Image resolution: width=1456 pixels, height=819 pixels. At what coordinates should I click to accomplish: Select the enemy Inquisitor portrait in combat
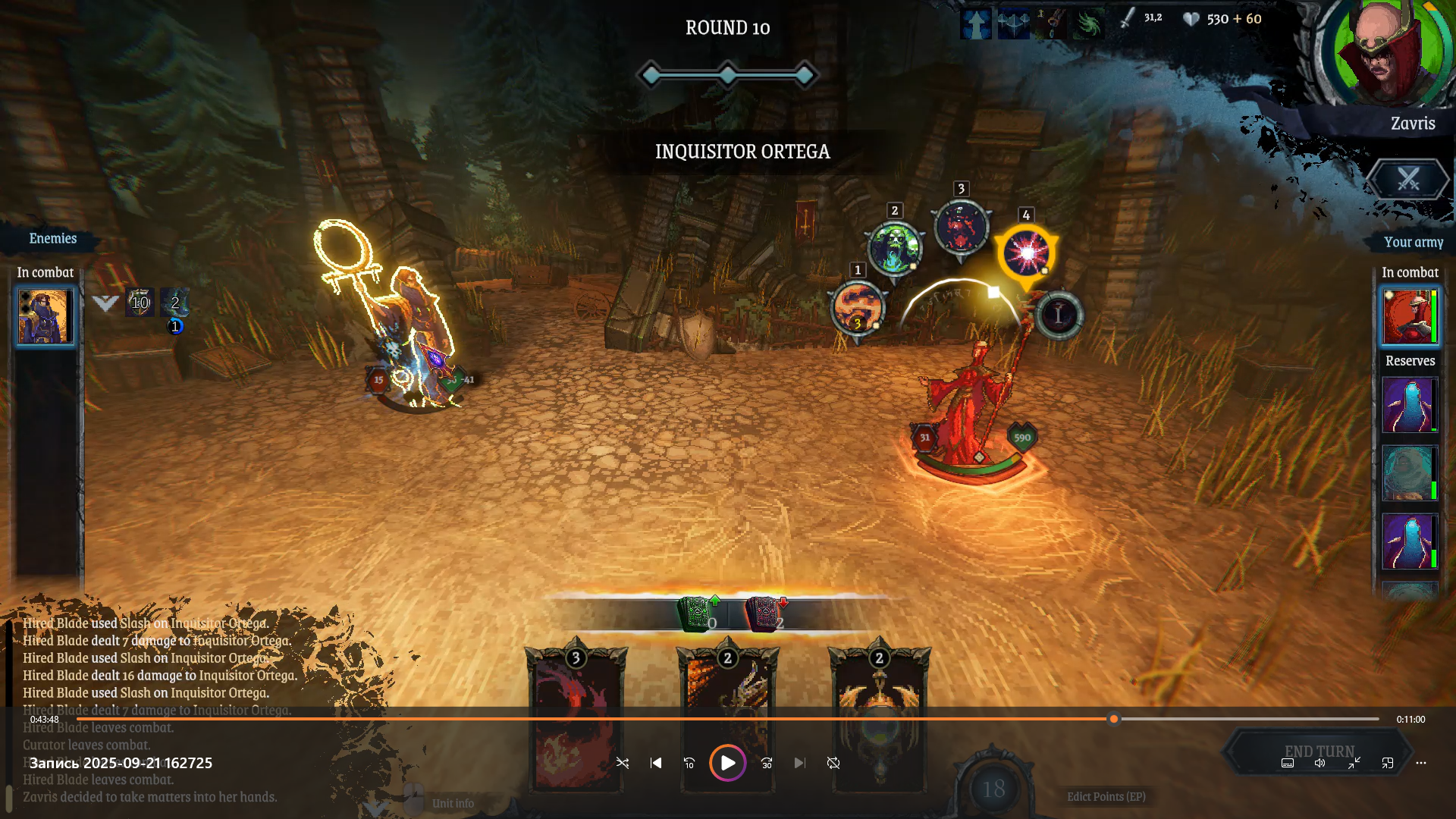pos(45,316)
